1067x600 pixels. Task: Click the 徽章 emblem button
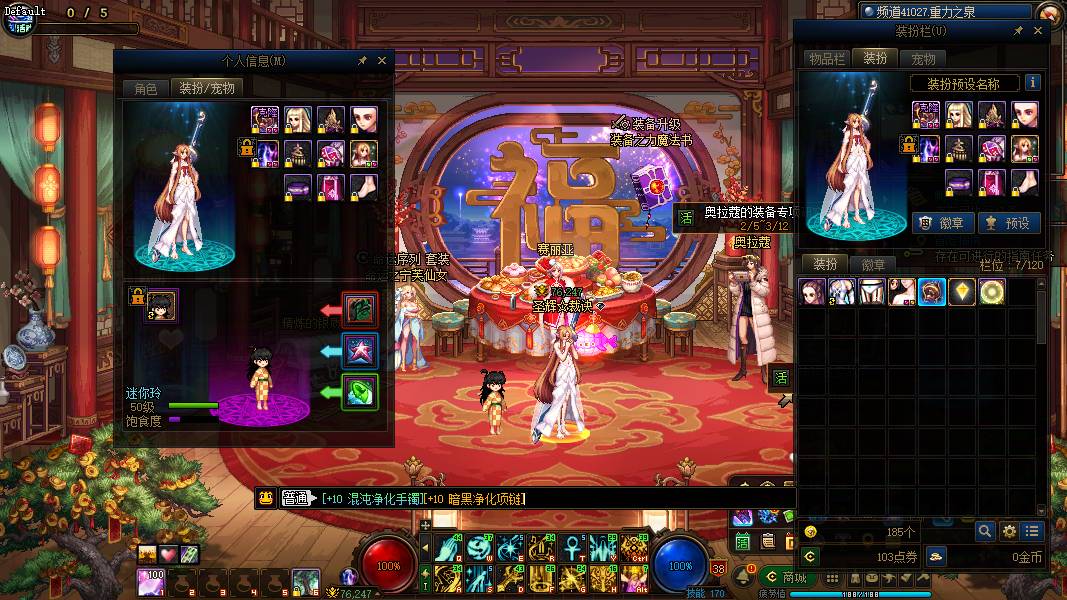(x=941, y=223)
